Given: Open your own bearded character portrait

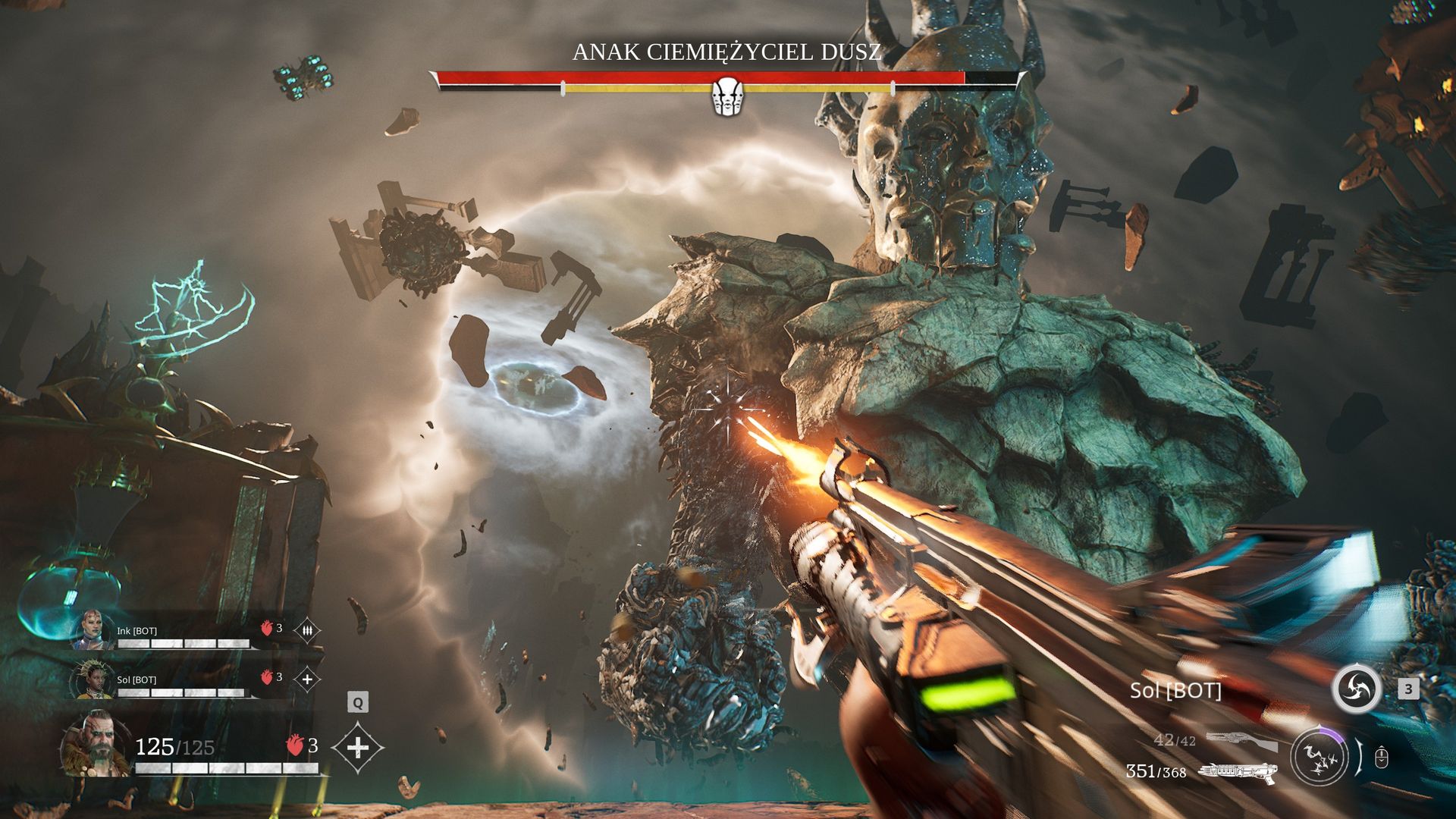Looking at the screenshot, I should coord(97,745).
